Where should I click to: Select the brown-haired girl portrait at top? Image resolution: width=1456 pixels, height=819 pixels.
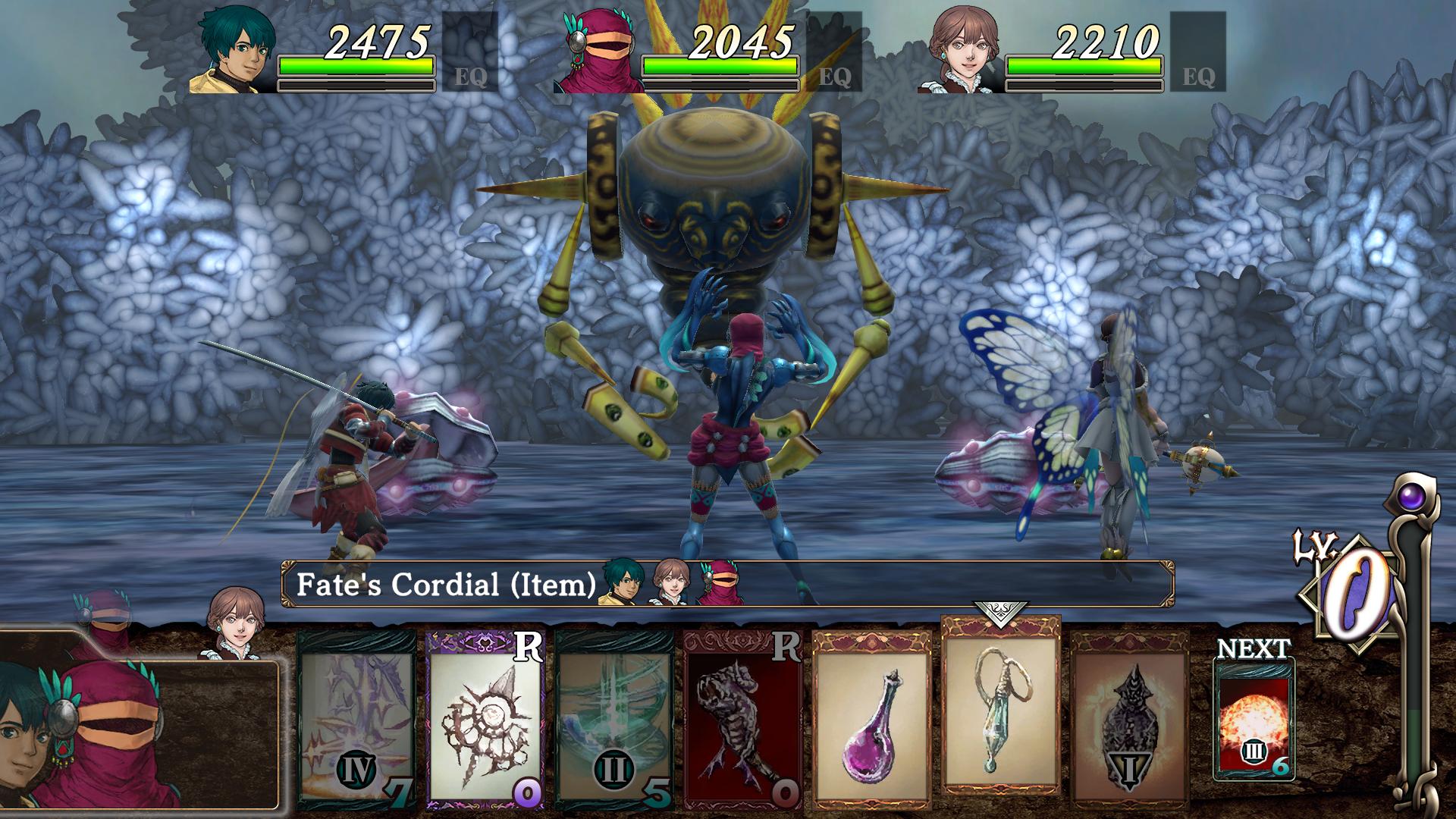click(x=959, y=53)
